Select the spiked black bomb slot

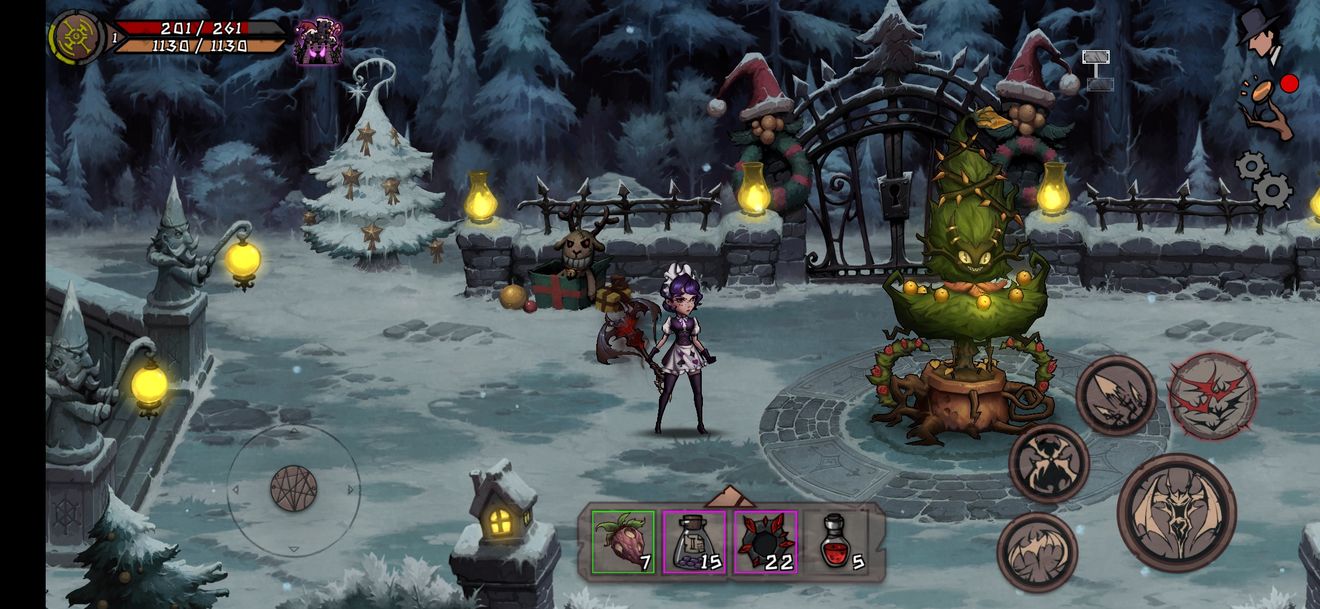click(x=765, y=542)
